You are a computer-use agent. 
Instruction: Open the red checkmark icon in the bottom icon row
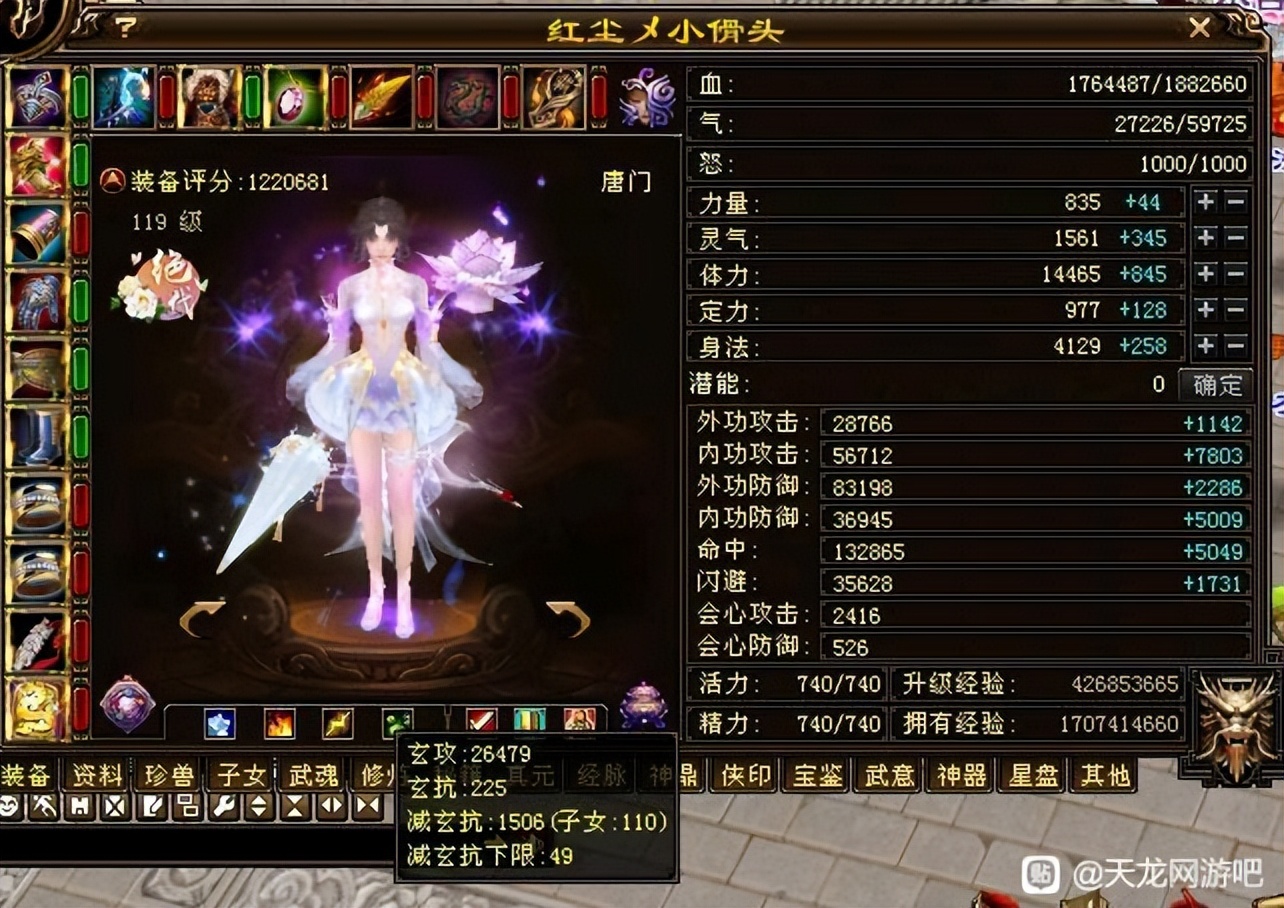(481, 721)
